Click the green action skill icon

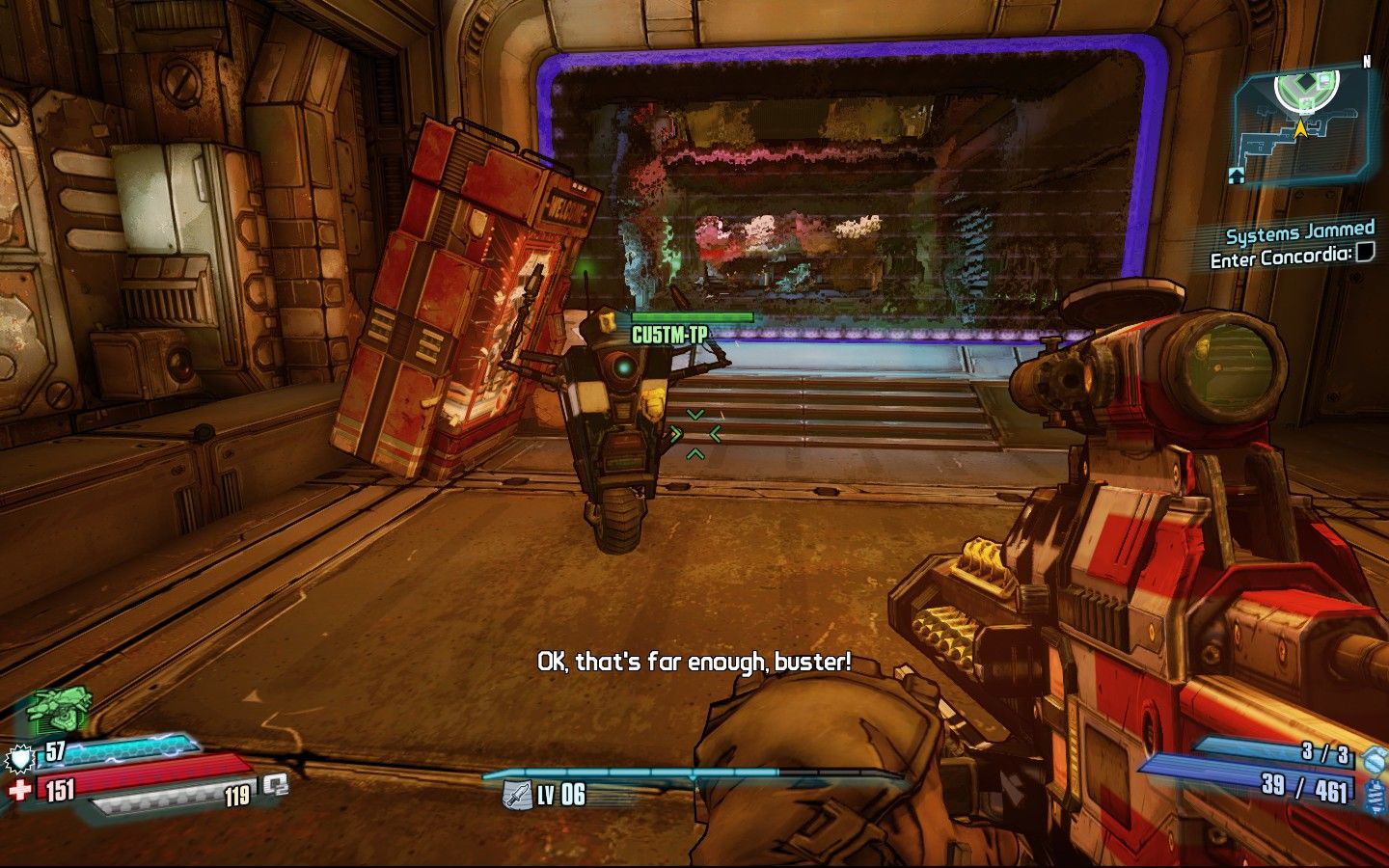[x=58, y=709]
